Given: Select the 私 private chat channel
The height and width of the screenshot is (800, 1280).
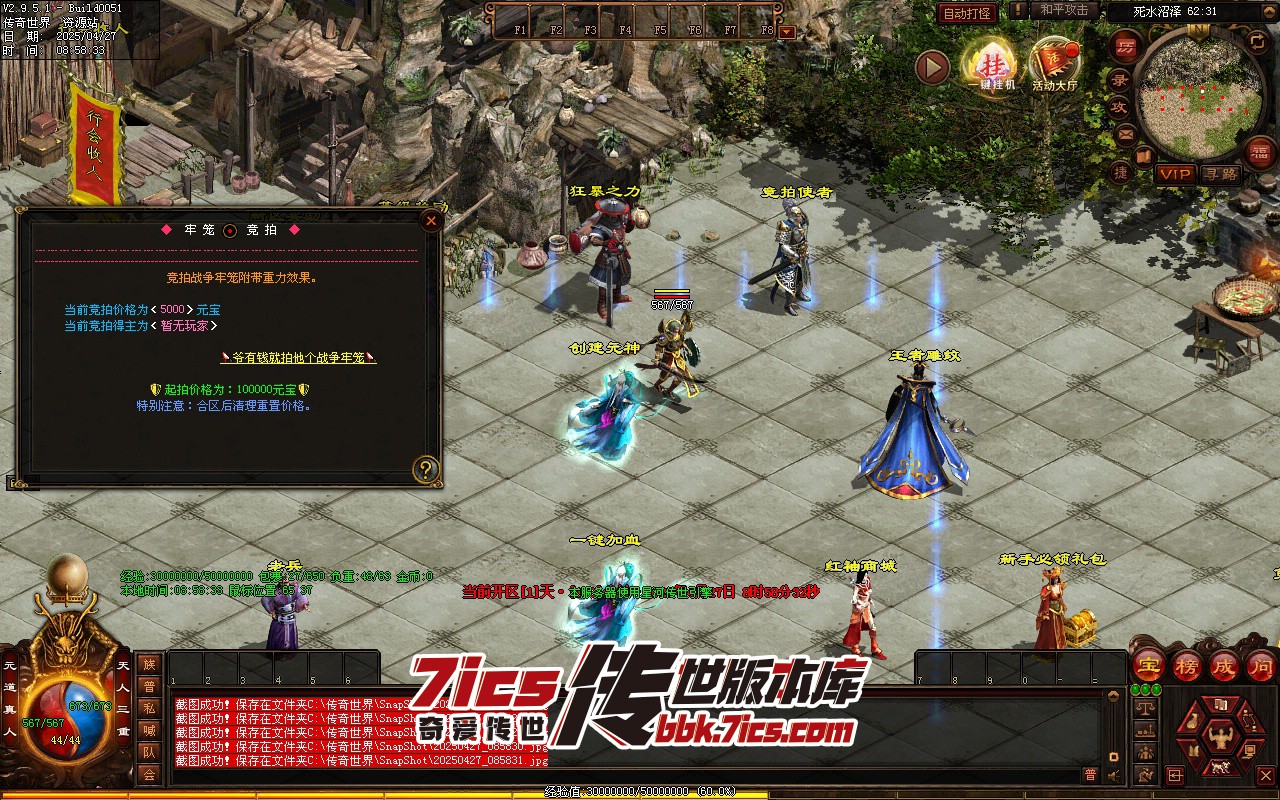Looking at the screenshot, I should [149, 708].
